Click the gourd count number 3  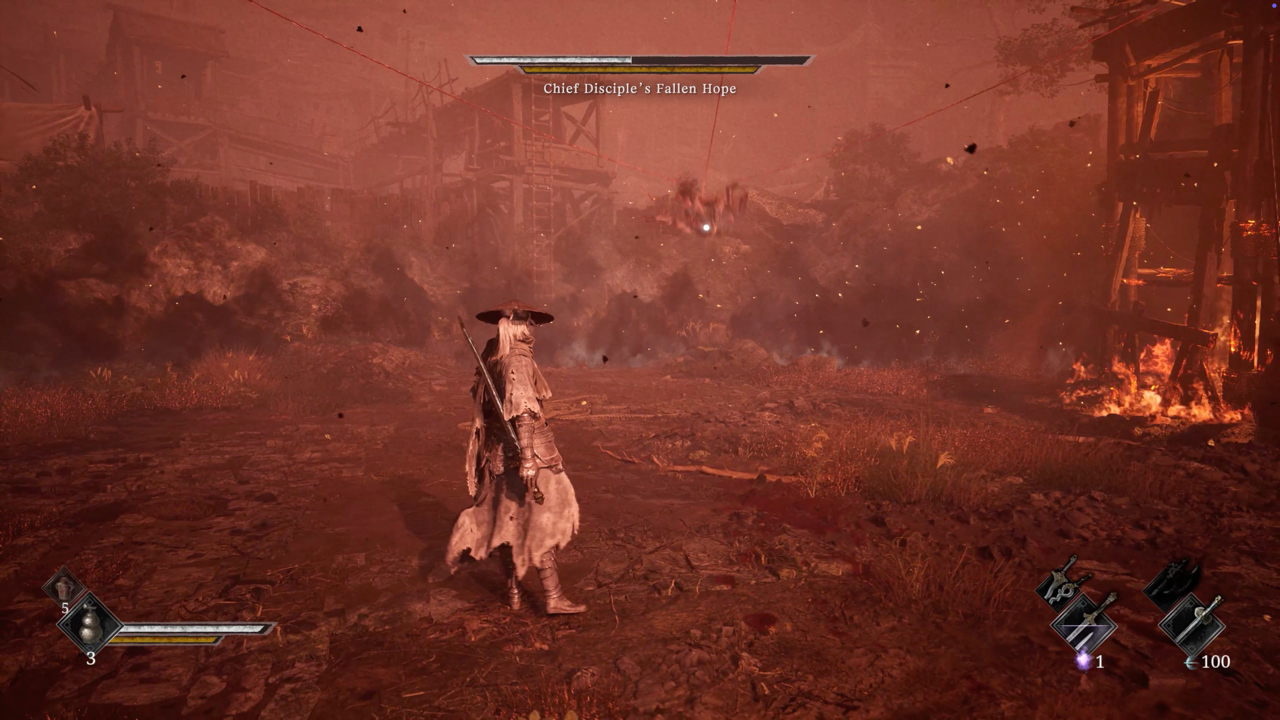pyautogui.click(x=91, y=658)
